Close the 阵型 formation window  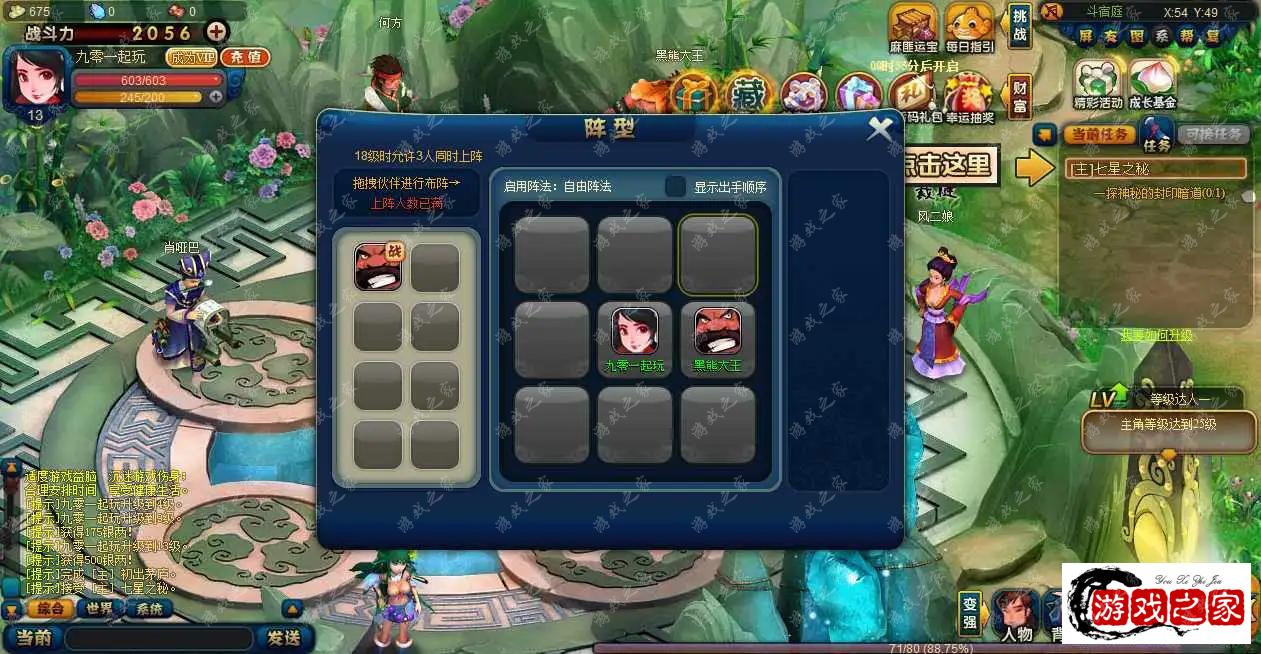tap(880, 129)
